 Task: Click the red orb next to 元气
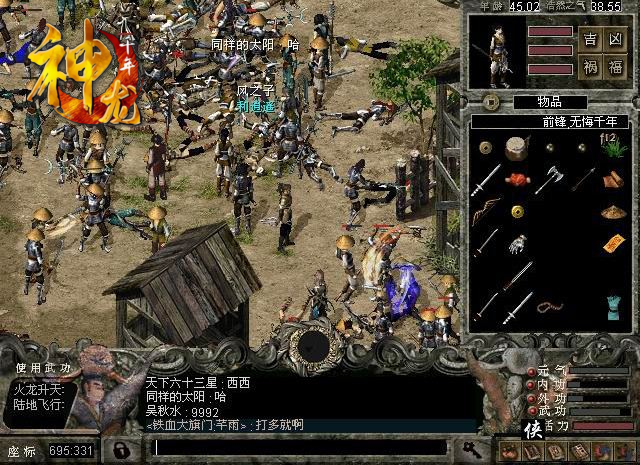530,372
